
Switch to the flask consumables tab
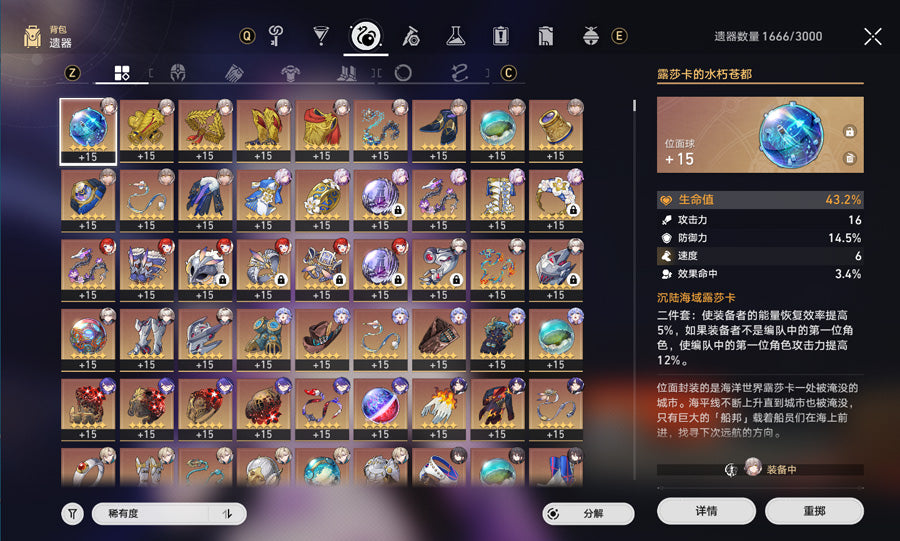[x=455, y=37]
